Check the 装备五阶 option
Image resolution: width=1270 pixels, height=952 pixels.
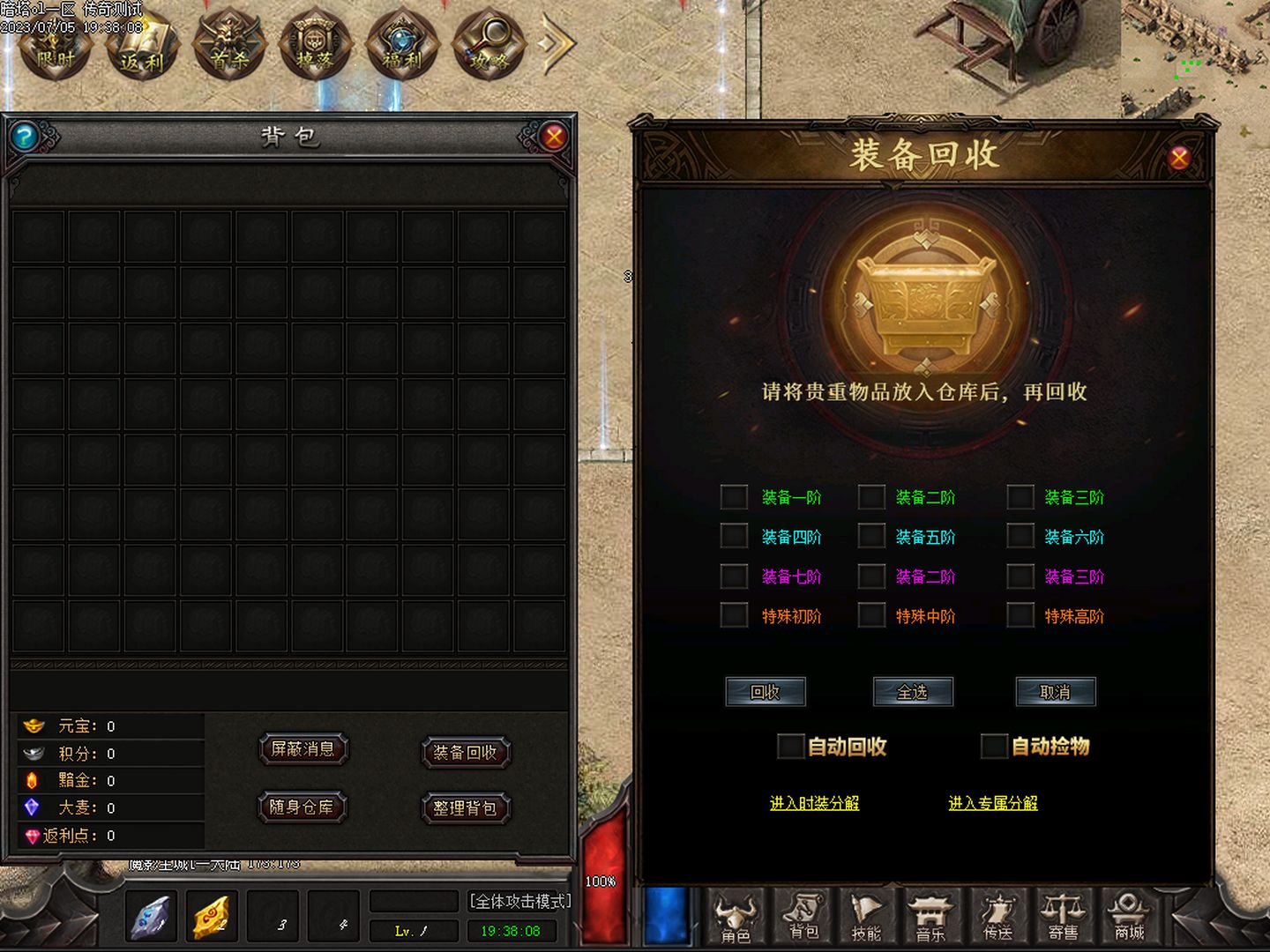coord(871,537)
